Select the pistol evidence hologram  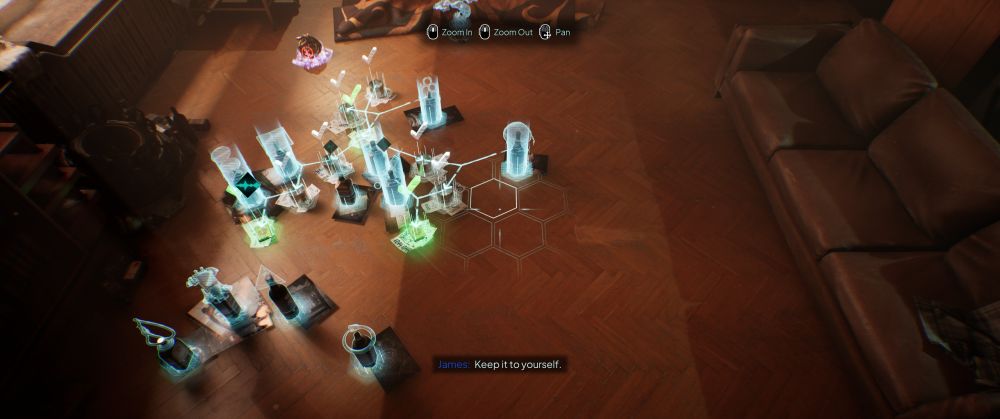tap(152, 332)
